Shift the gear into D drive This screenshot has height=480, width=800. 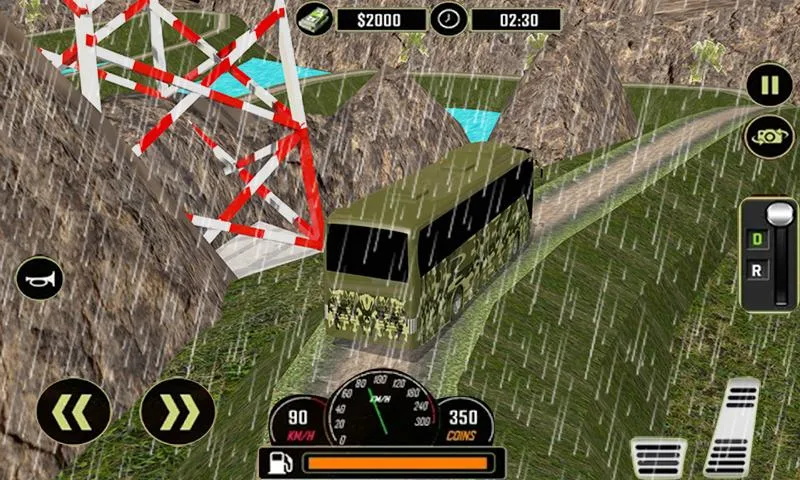tap(757, 239)
